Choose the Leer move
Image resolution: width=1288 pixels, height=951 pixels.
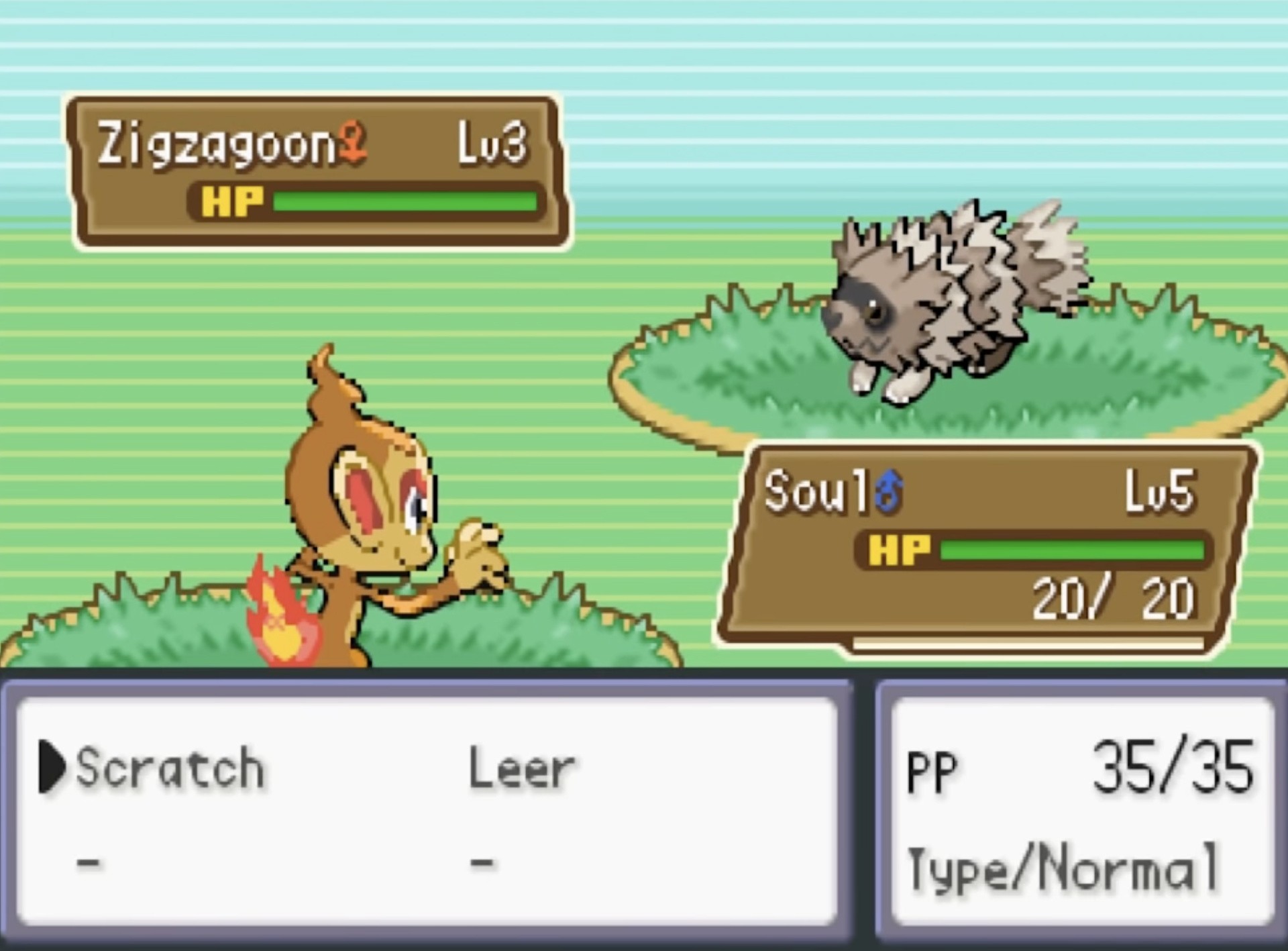point(522,768)
